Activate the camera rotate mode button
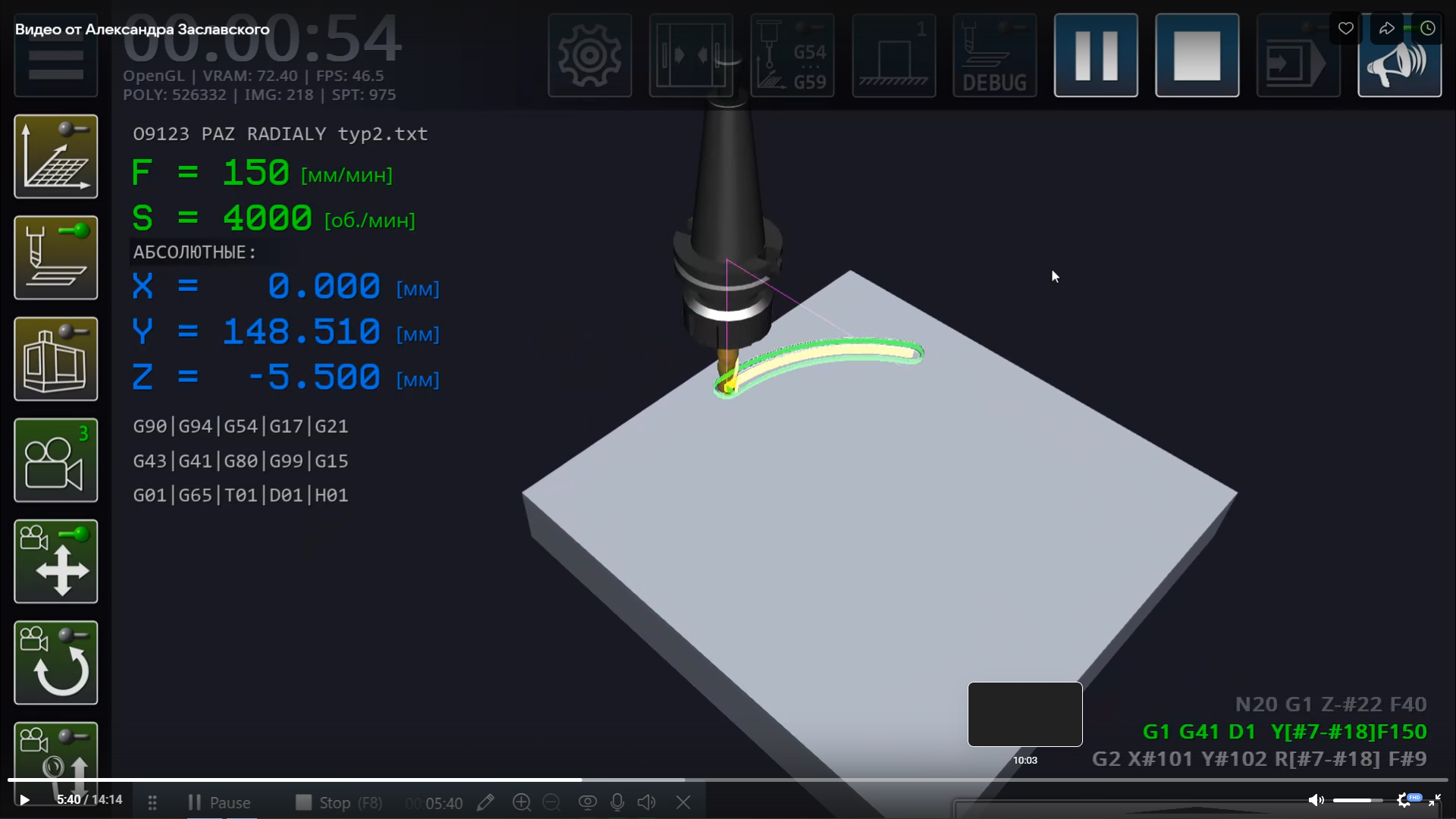The width and height of the screenshot is (1456, 819). [x=55, y=663]
